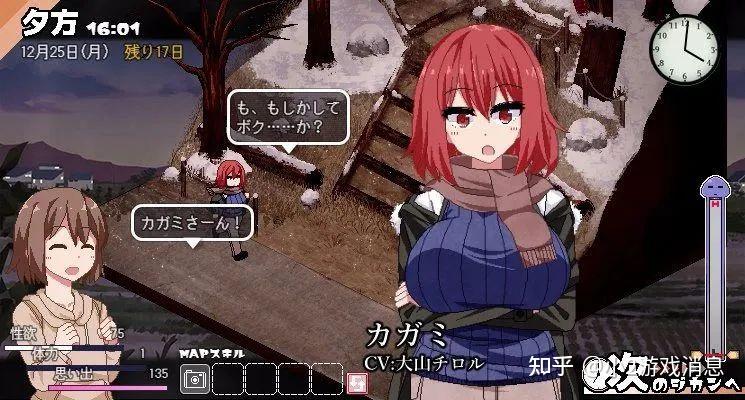Screen dimensions: 745x400
Task: Click the pink swap icon beside skill slots
Action: click(353, 381)
